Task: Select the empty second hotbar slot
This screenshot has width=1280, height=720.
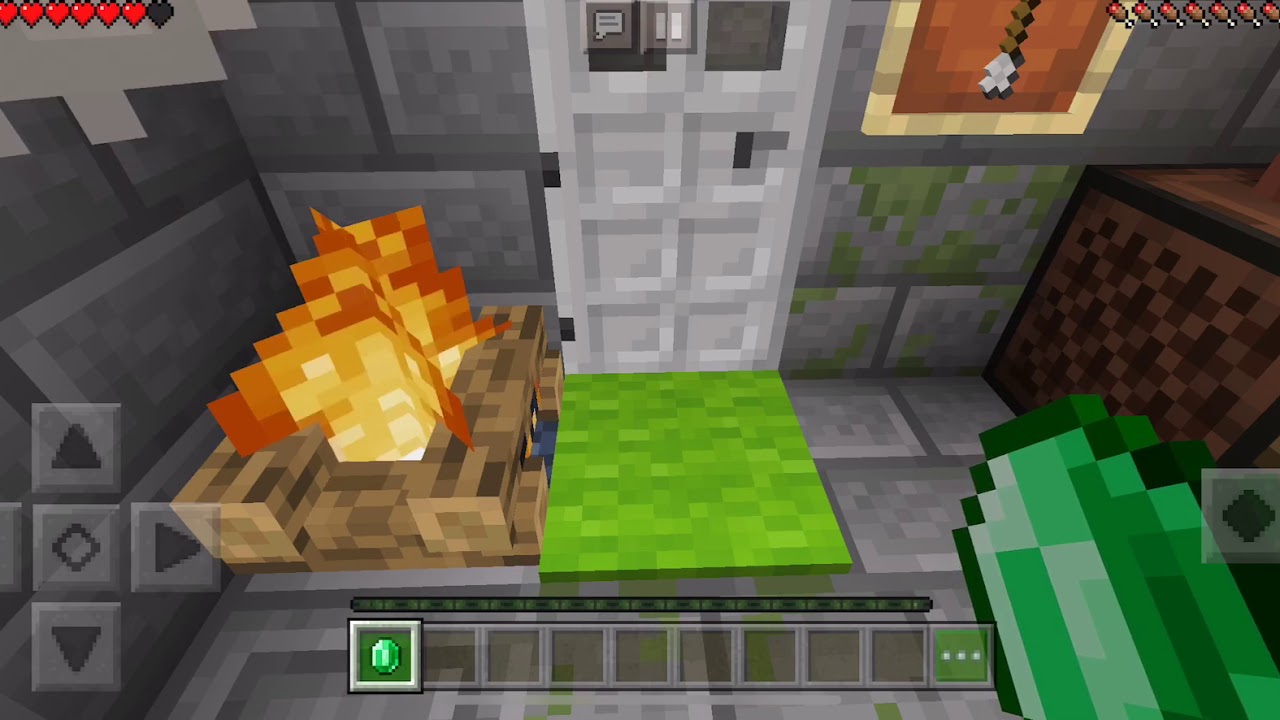Action: click(x=449, y=656)
